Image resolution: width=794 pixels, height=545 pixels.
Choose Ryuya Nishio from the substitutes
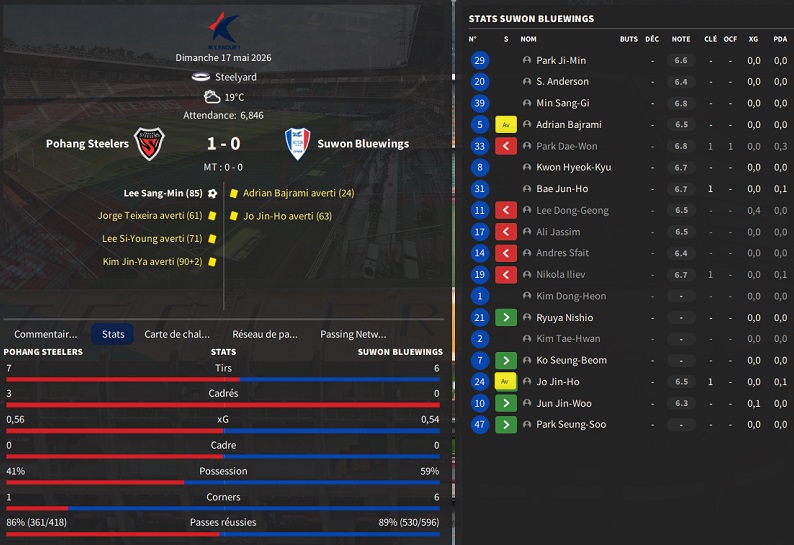pyautogui.click(x=564, y=318)
